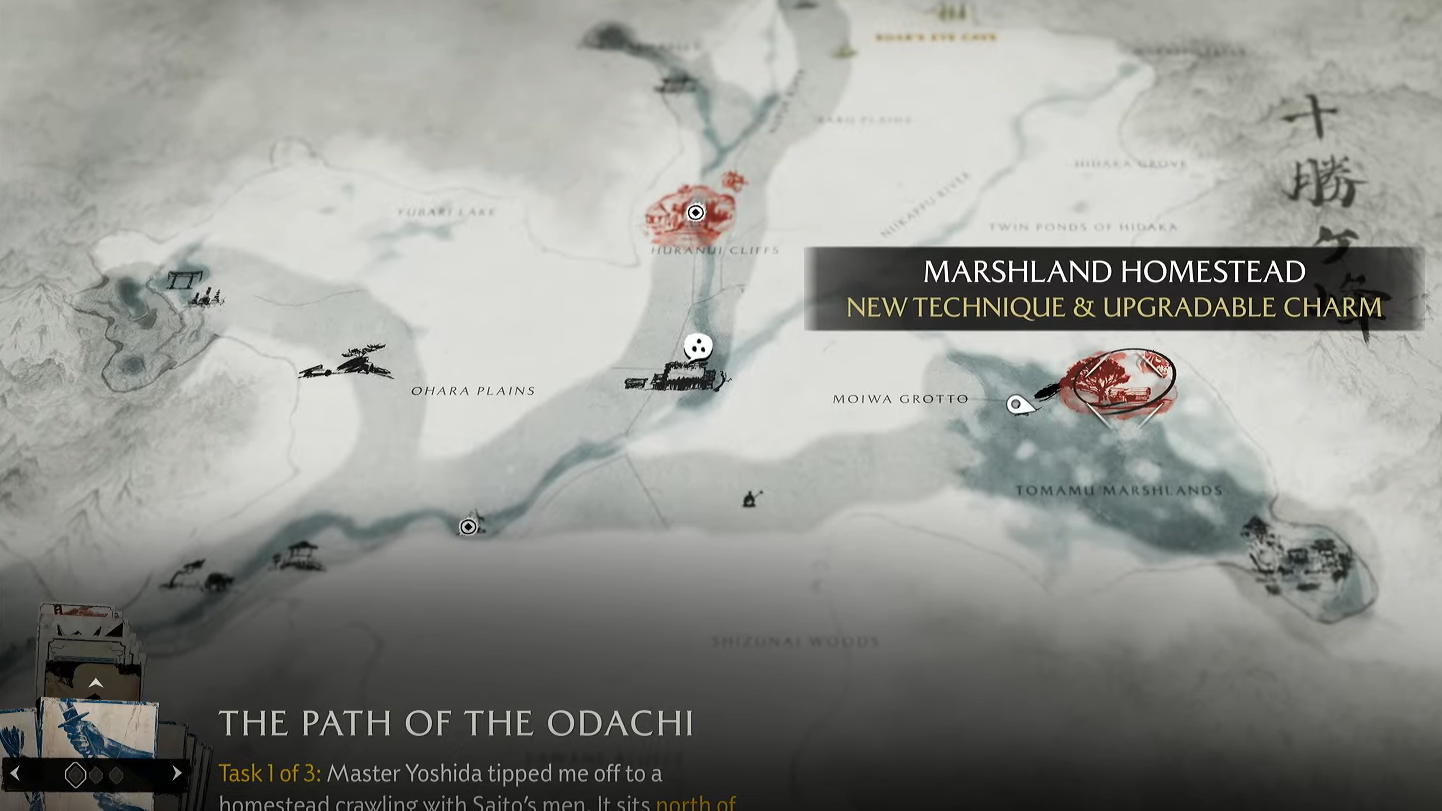Select the Marshland Homestead red map marker
Screen dimensions: 1442x811
point(1118,383)
